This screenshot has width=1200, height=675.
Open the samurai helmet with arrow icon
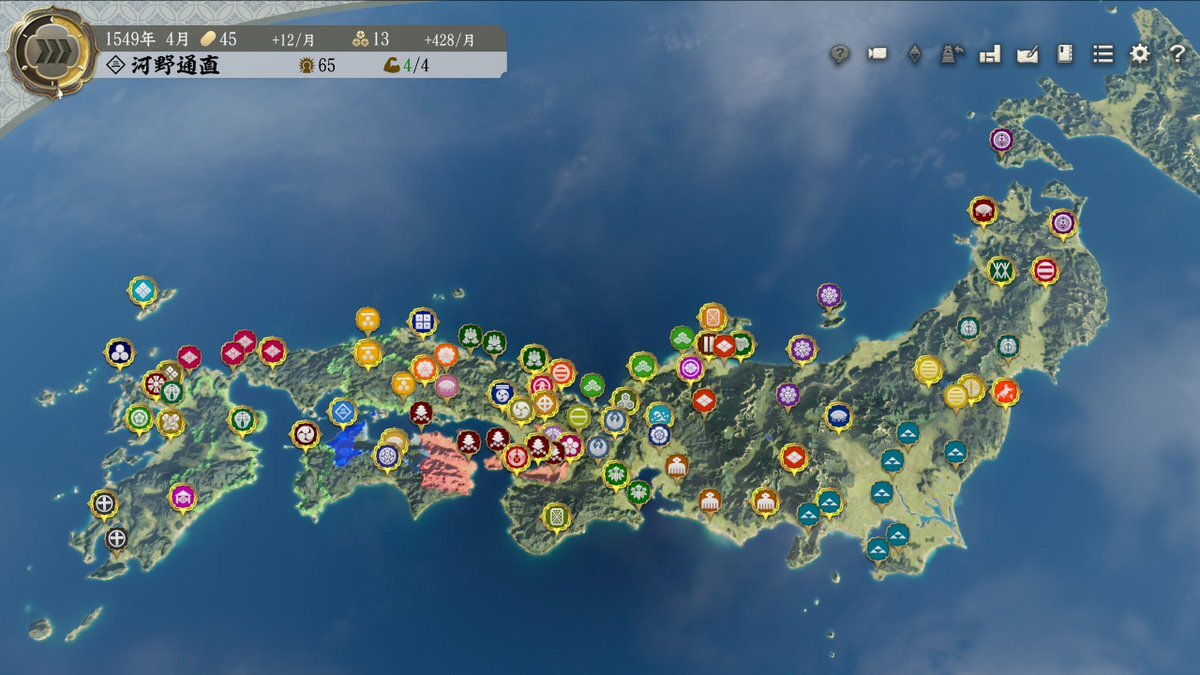pos(951,54)
